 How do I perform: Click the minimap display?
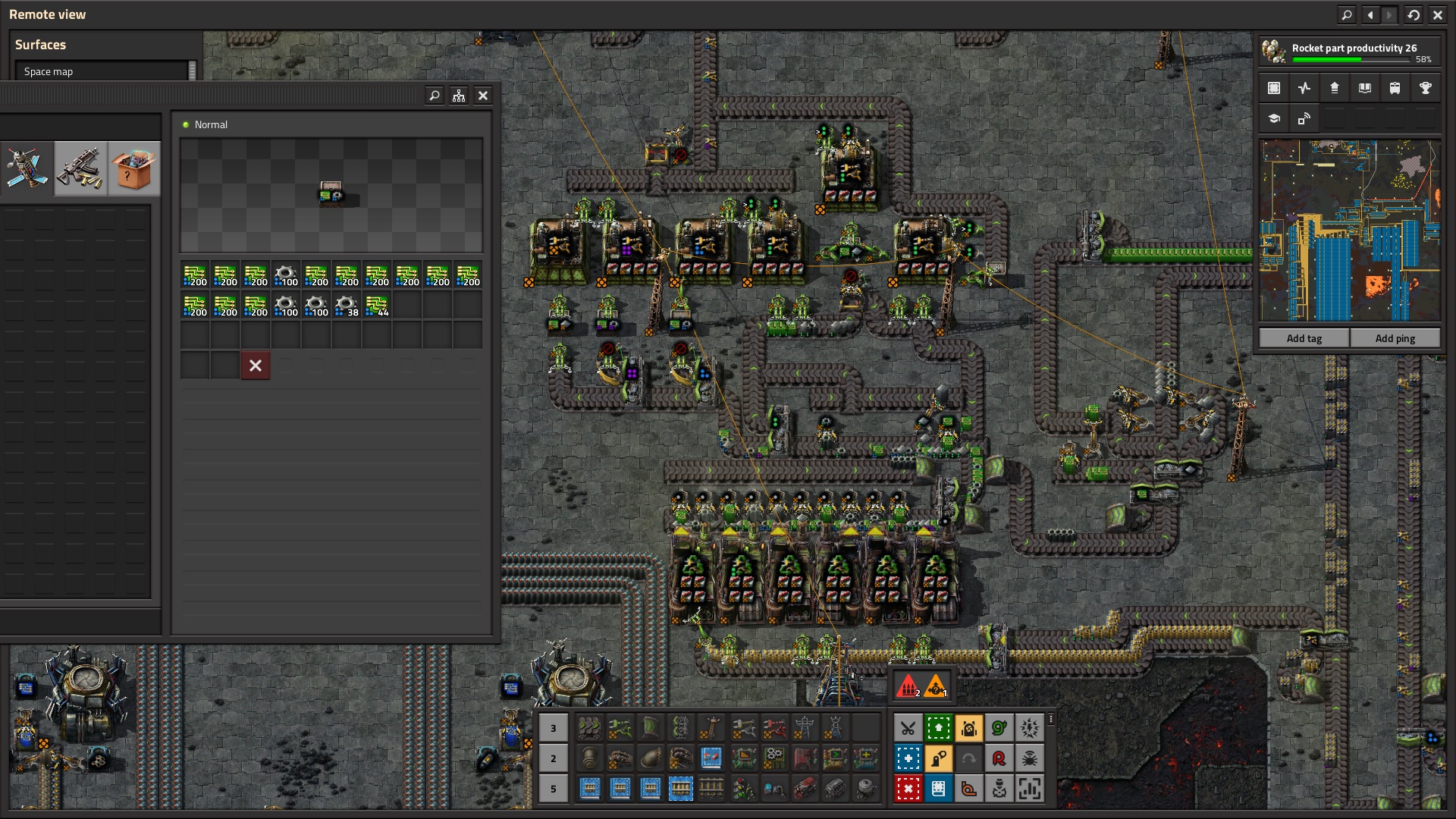[1349, 231]
